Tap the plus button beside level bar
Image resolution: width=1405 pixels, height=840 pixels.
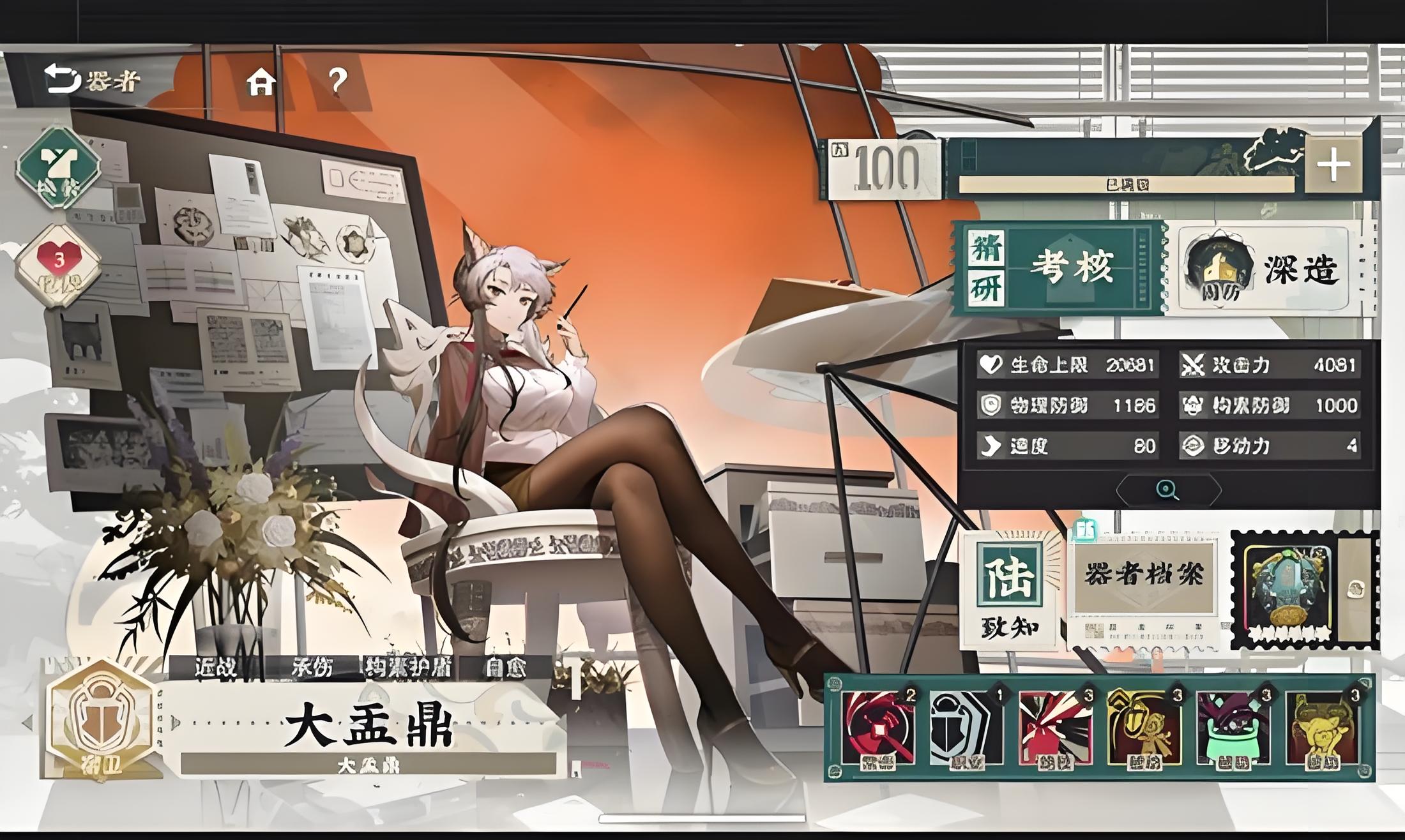click(1333, 165)
